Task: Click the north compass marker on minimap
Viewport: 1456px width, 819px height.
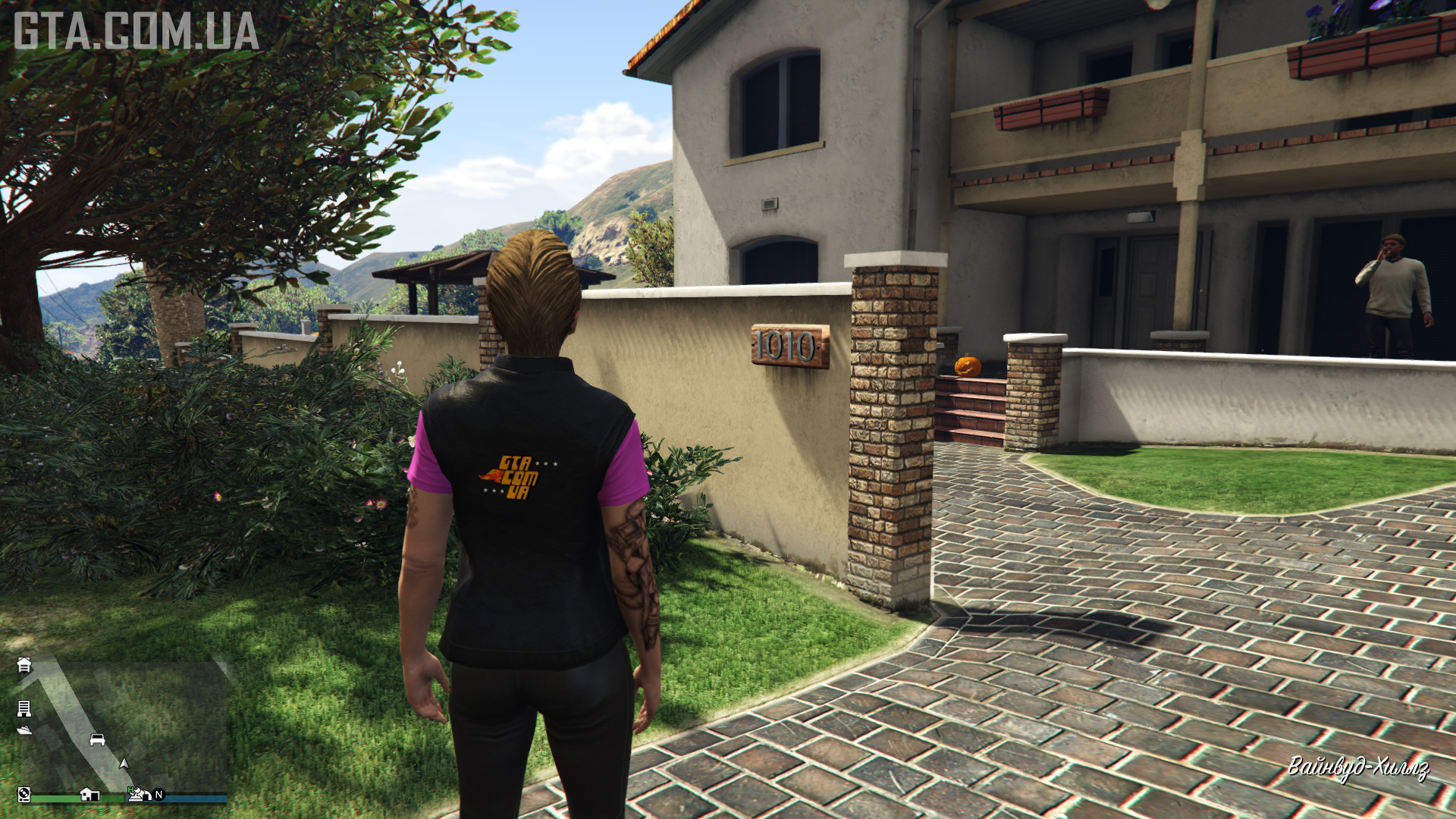Action: click(158, 795)
